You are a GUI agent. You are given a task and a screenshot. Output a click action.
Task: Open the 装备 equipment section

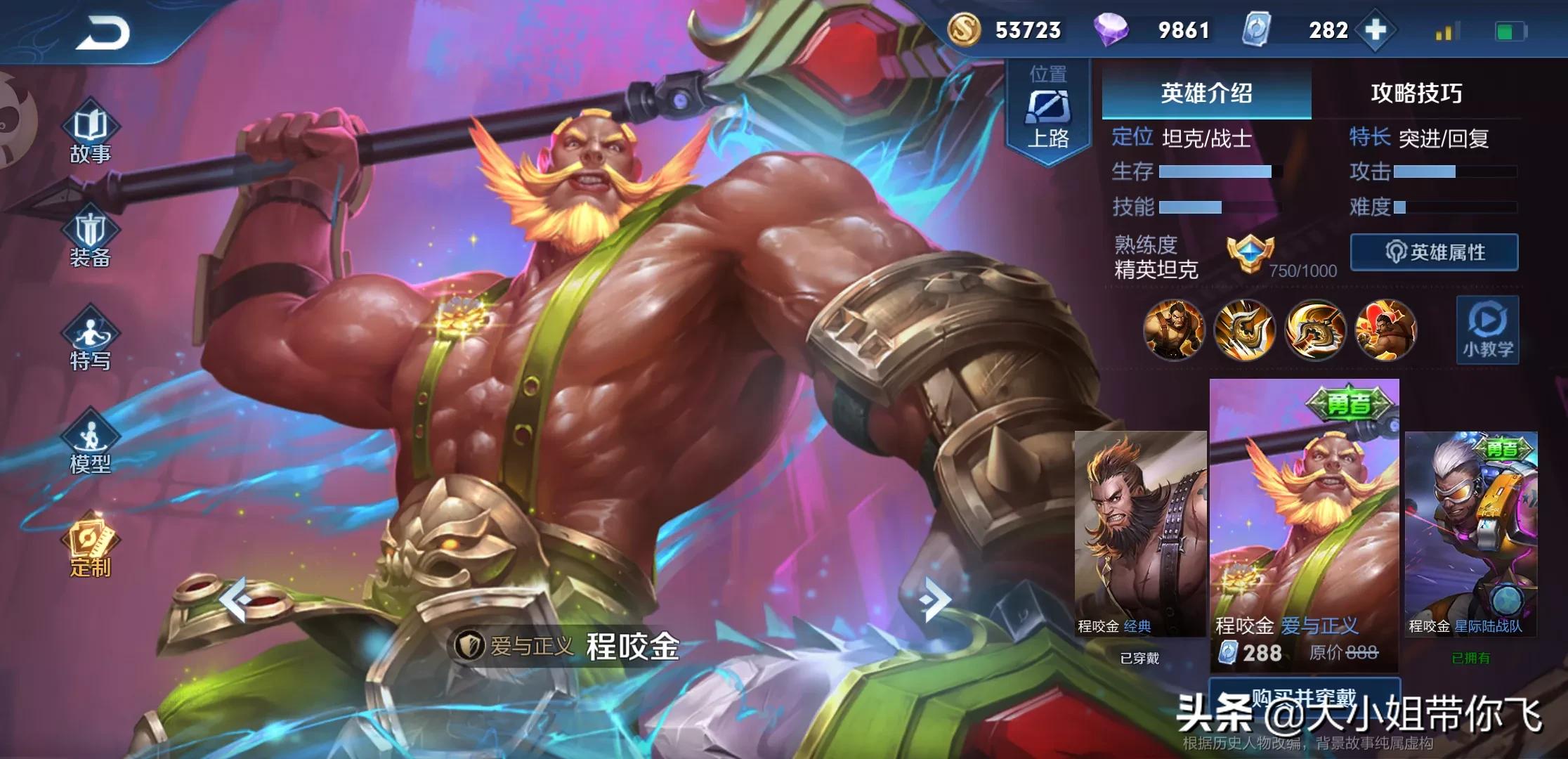click(91, 239)
